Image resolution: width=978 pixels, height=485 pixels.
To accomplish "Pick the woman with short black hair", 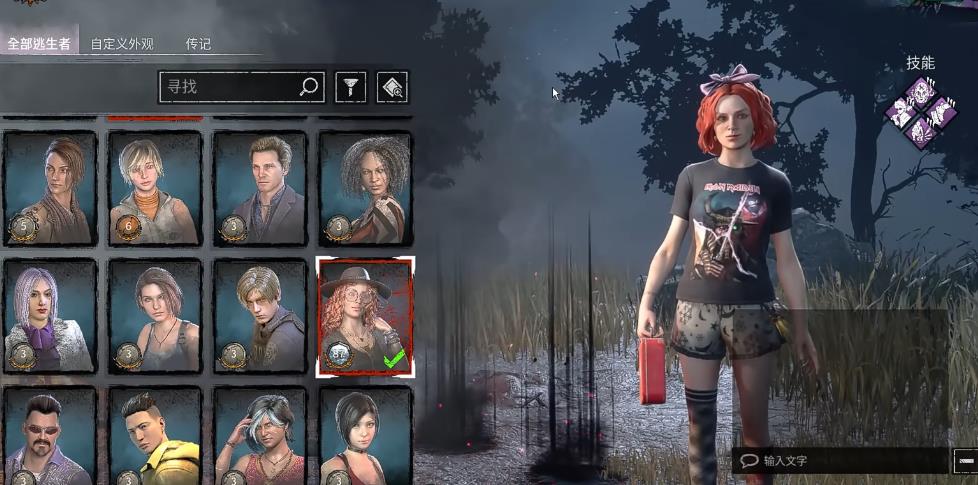I will tap(365, 436).
